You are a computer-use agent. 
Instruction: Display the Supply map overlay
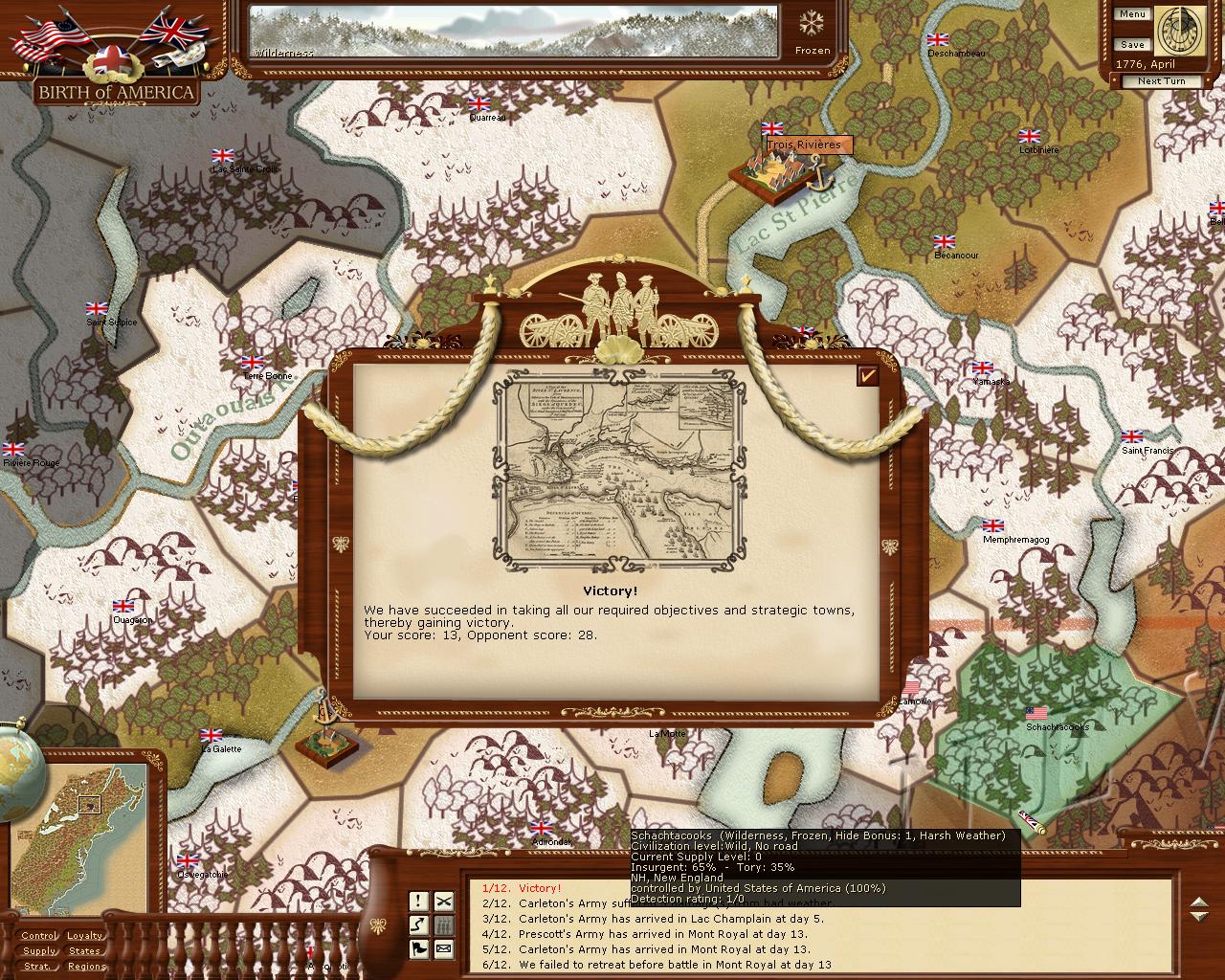point(39,951)
